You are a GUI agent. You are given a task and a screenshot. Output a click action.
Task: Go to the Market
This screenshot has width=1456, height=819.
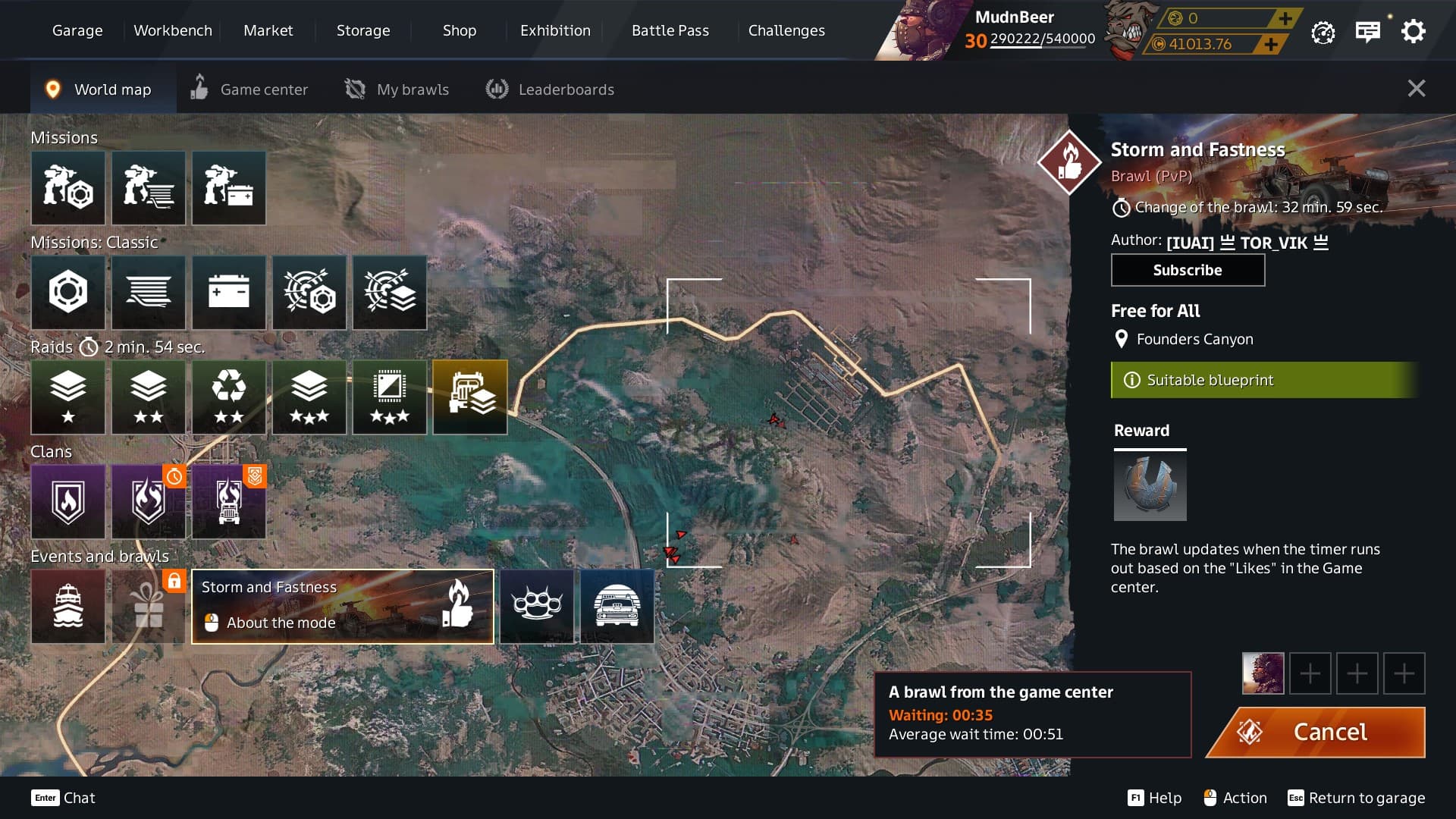(268, 30)
